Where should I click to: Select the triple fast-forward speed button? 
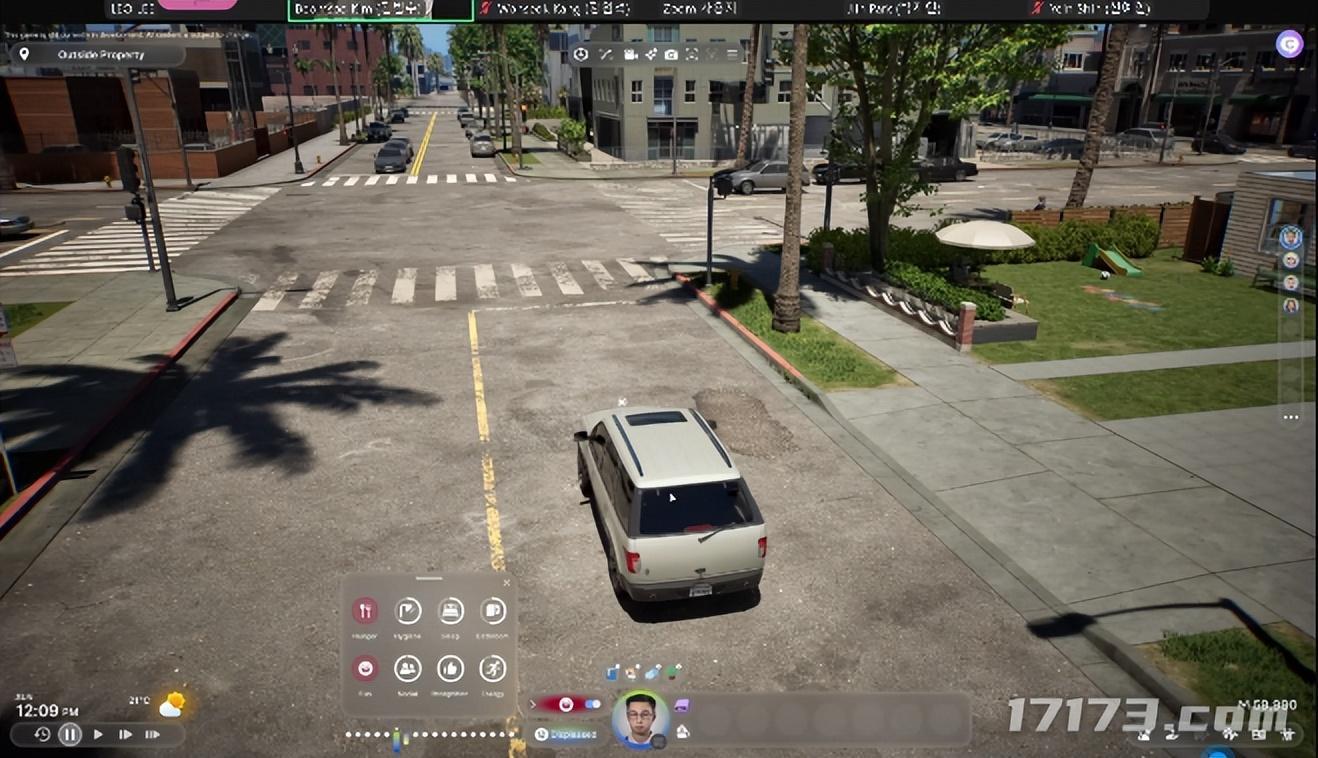pyautogui.click(x=152, y=734)
